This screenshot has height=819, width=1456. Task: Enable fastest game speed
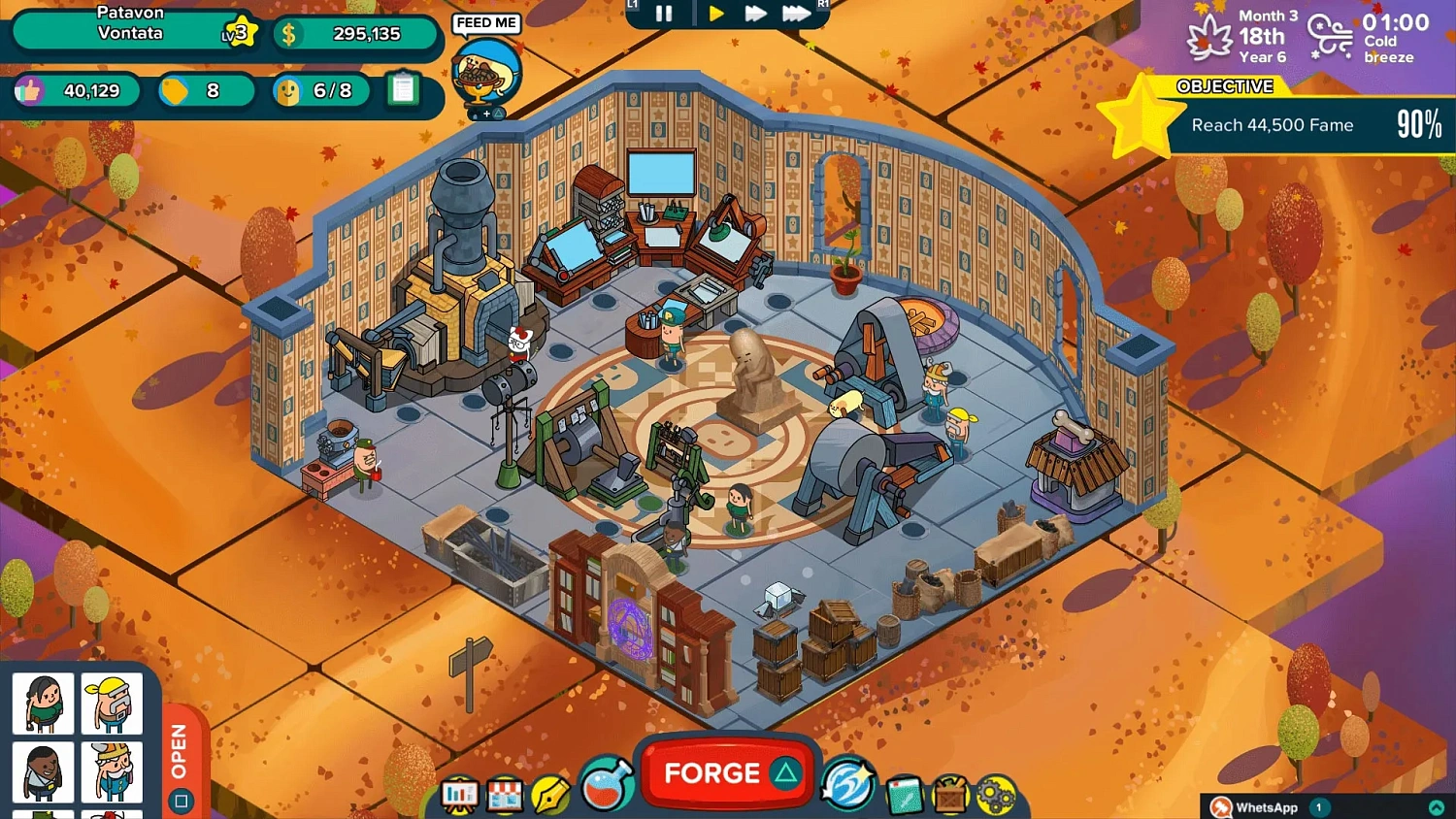[798, 14]
